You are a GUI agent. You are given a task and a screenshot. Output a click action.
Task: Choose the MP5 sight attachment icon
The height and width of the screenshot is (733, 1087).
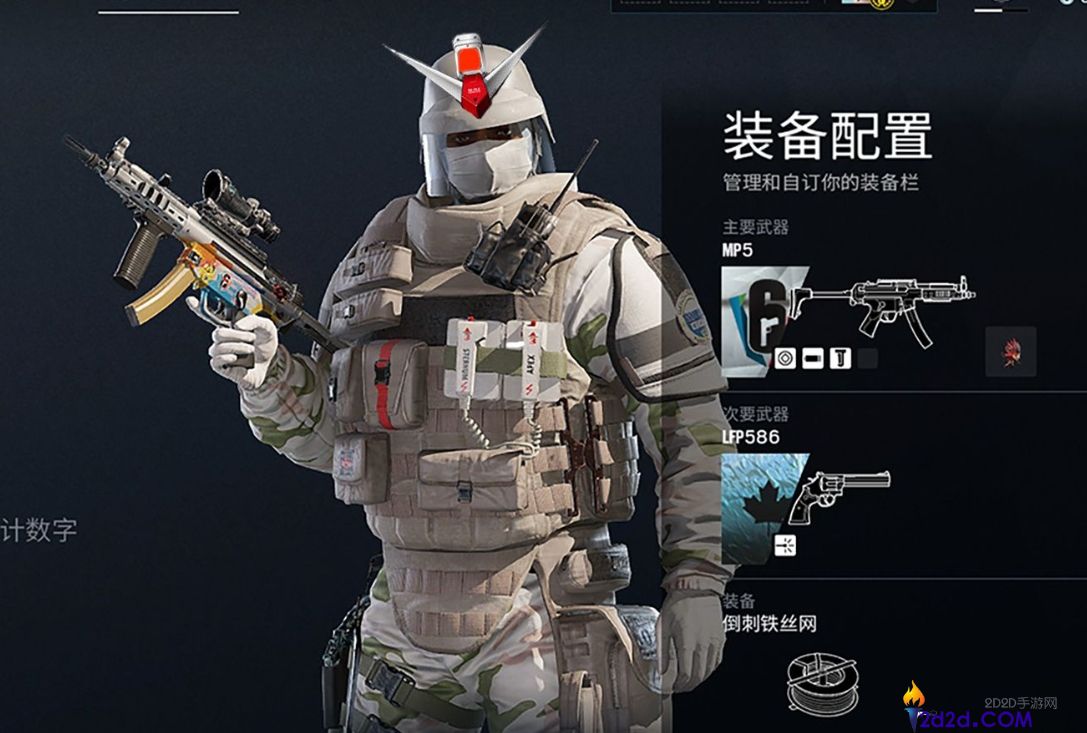[785, 358]
